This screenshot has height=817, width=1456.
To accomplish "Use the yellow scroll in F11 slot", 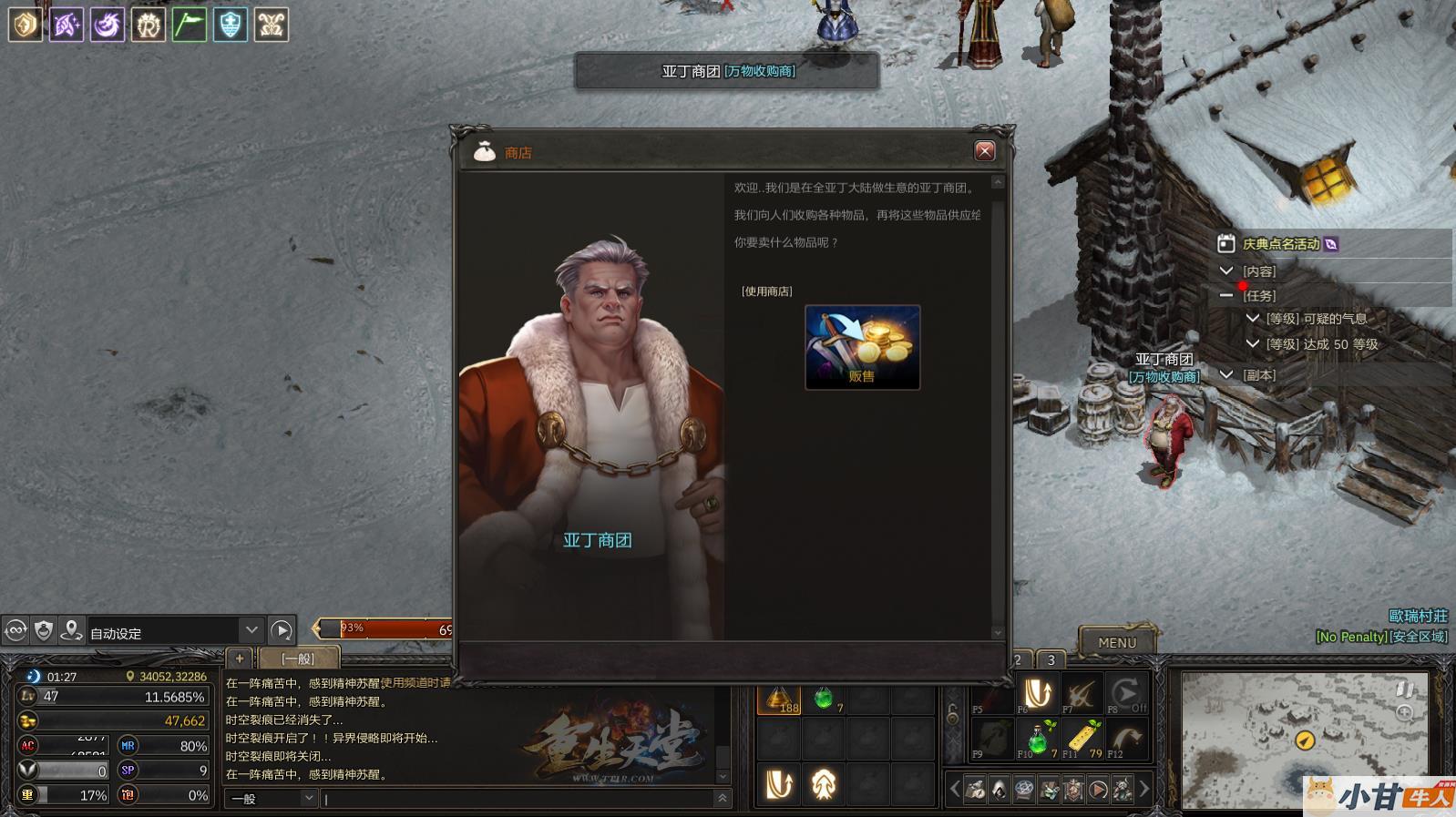I will tap(1083, 738).
